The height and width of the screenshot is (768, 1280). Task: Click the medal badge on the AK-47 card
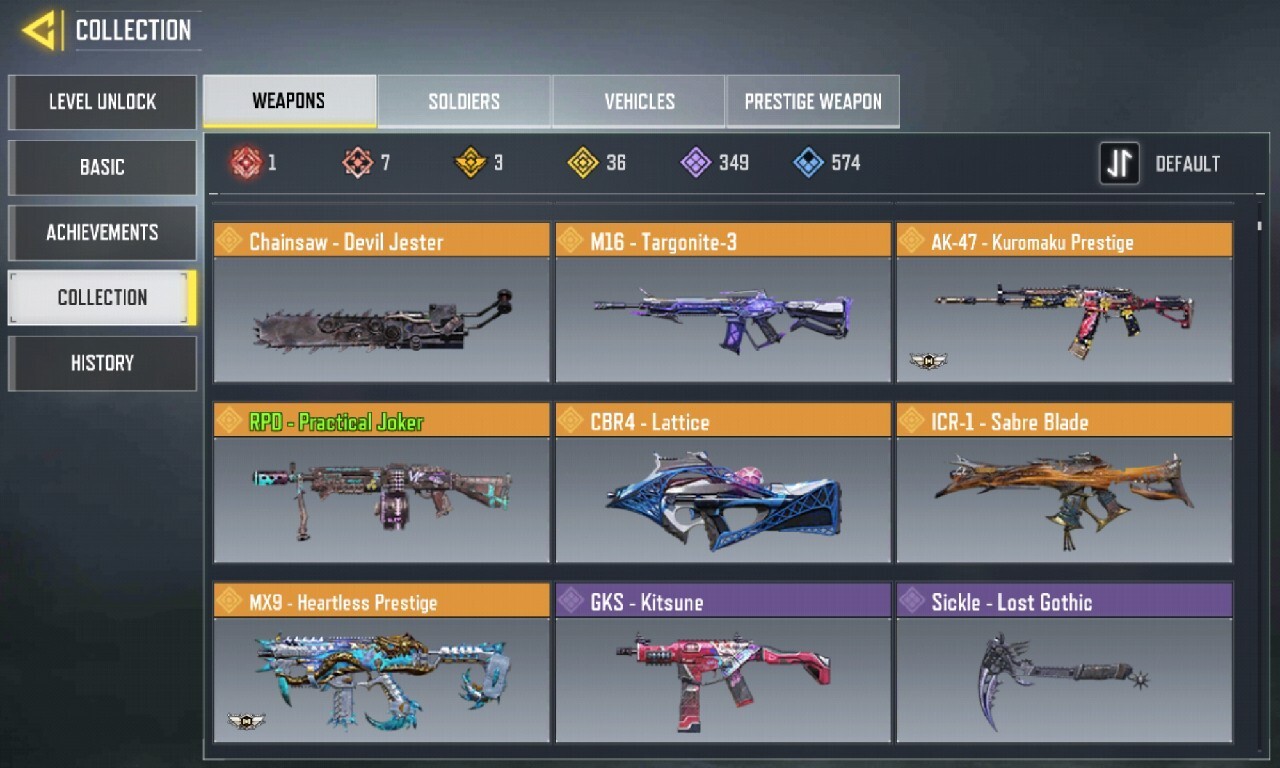[928, 362]
